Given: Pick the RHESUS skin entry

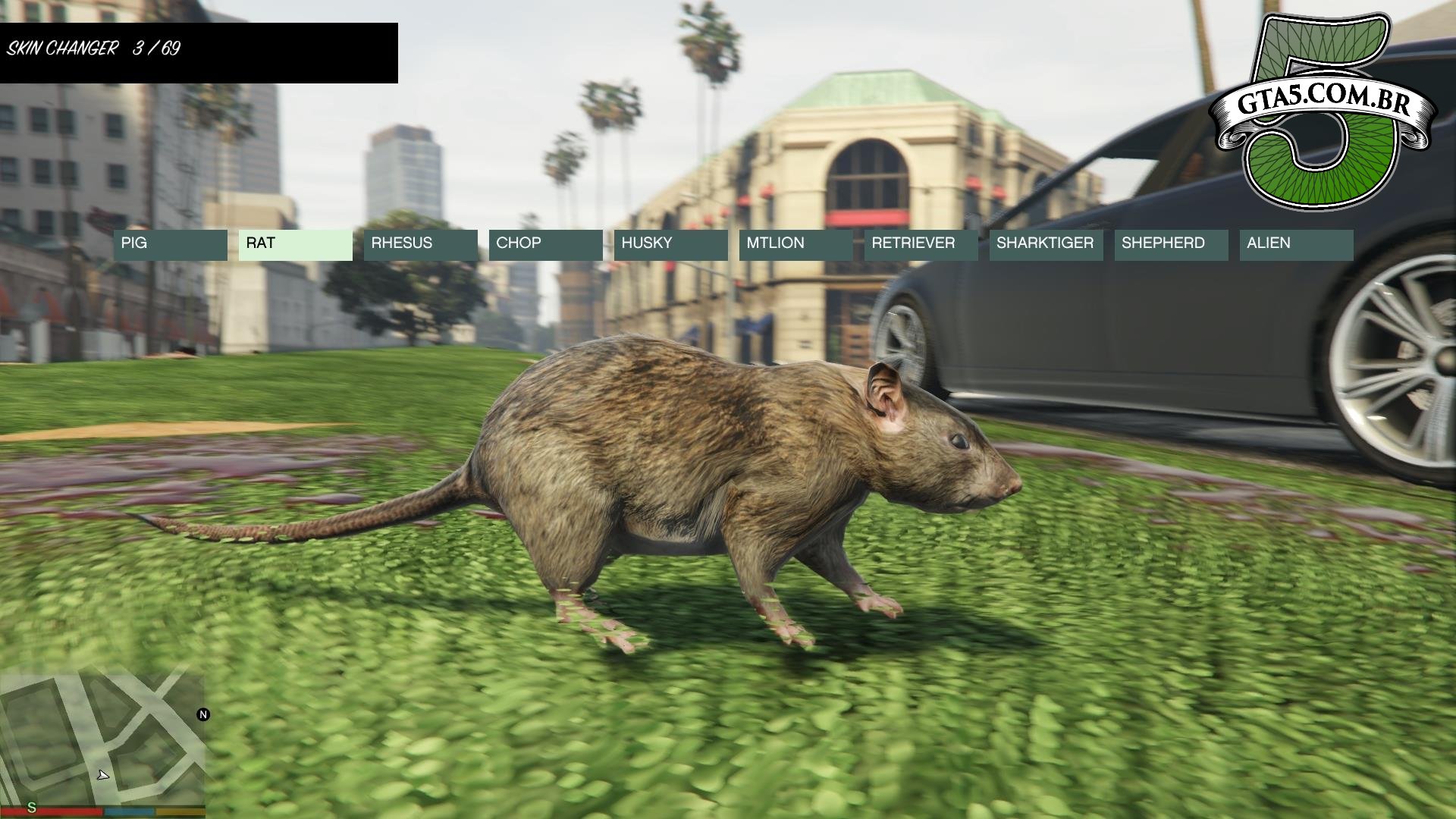Looking at the screenshot, I should [x=421, y=245].
